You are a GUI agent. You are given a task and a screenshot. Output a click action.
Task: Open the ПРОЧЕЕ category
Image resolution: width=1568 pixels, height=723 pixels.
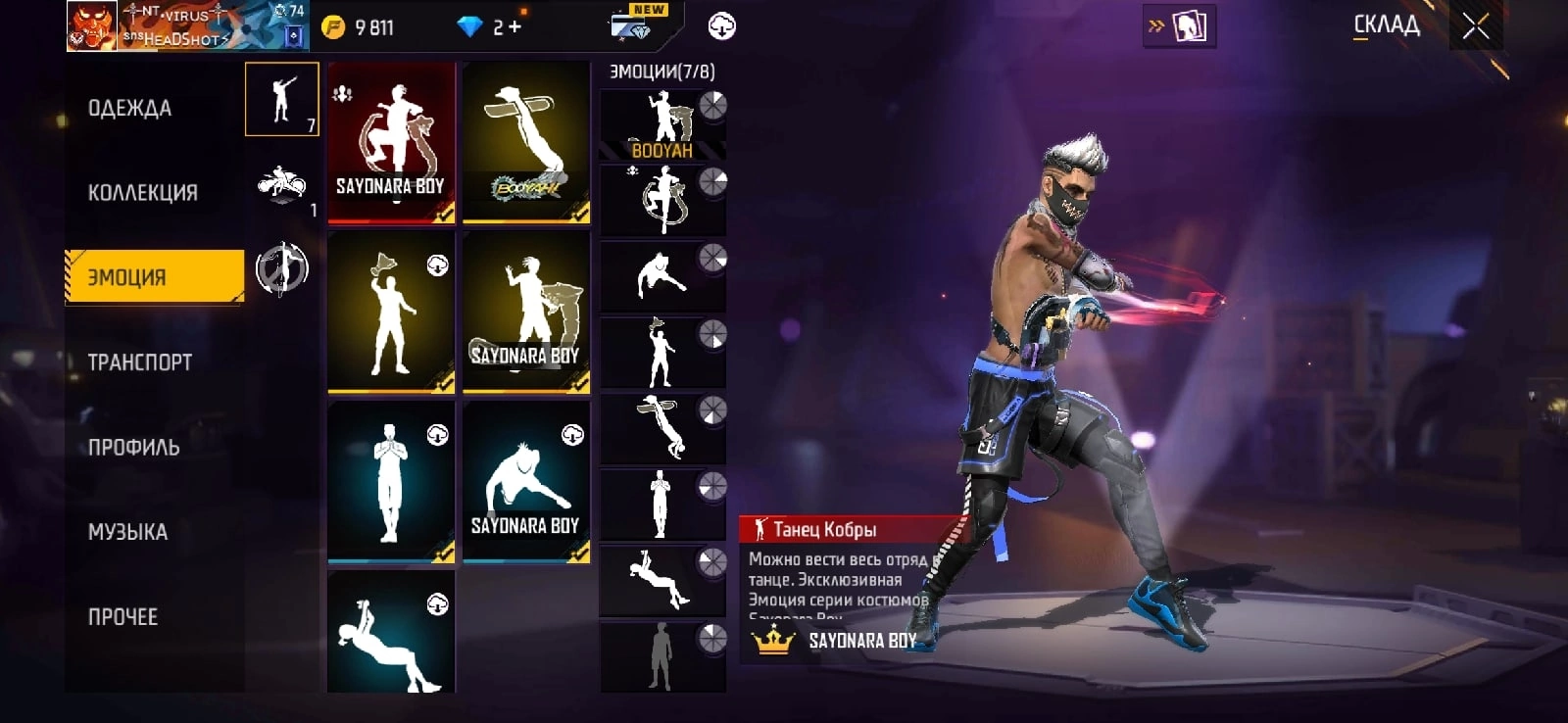(123, 617)
